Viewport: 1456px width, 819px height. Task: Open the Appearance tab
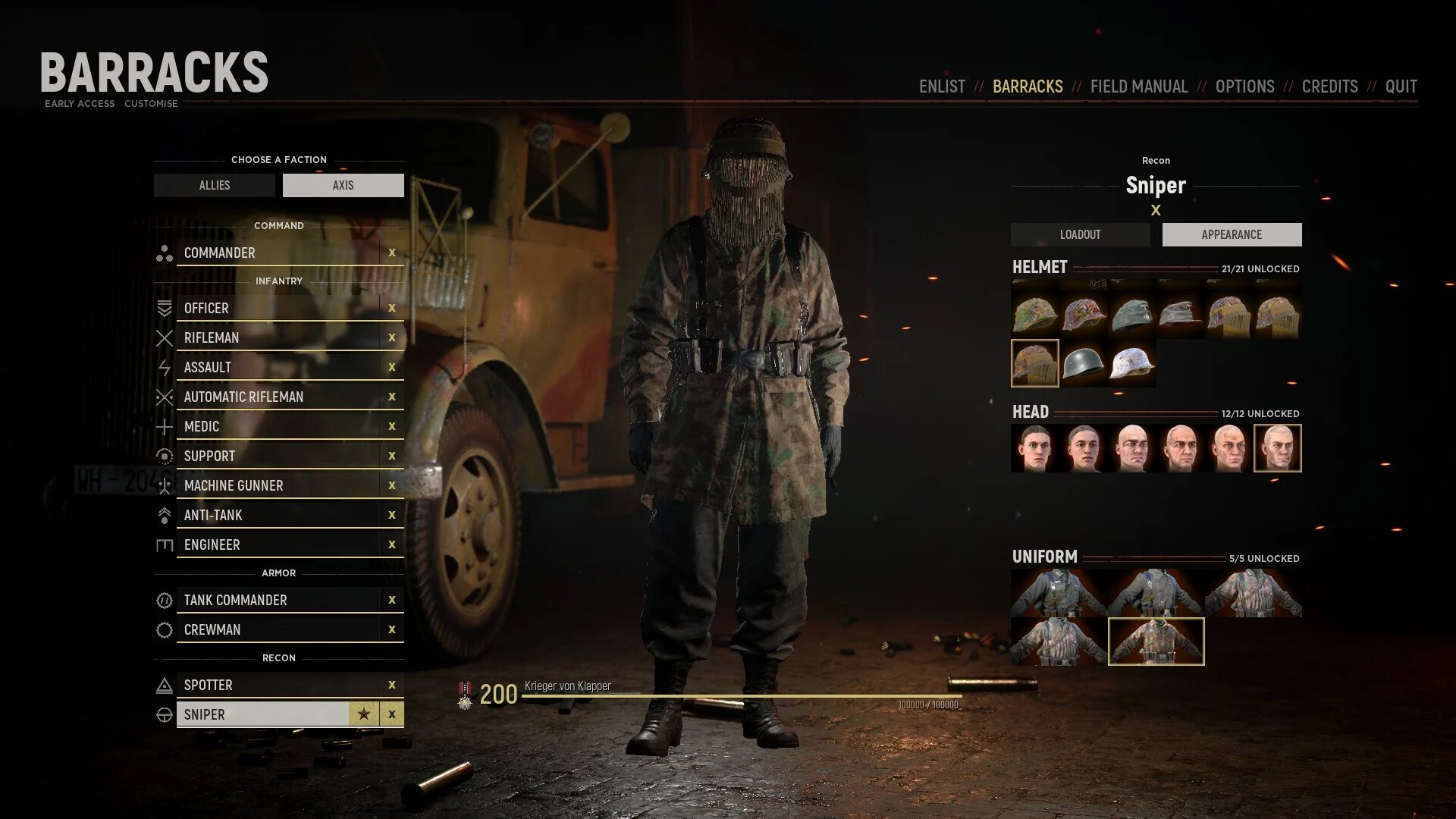pyautogui.click(x=1232, y=234)
